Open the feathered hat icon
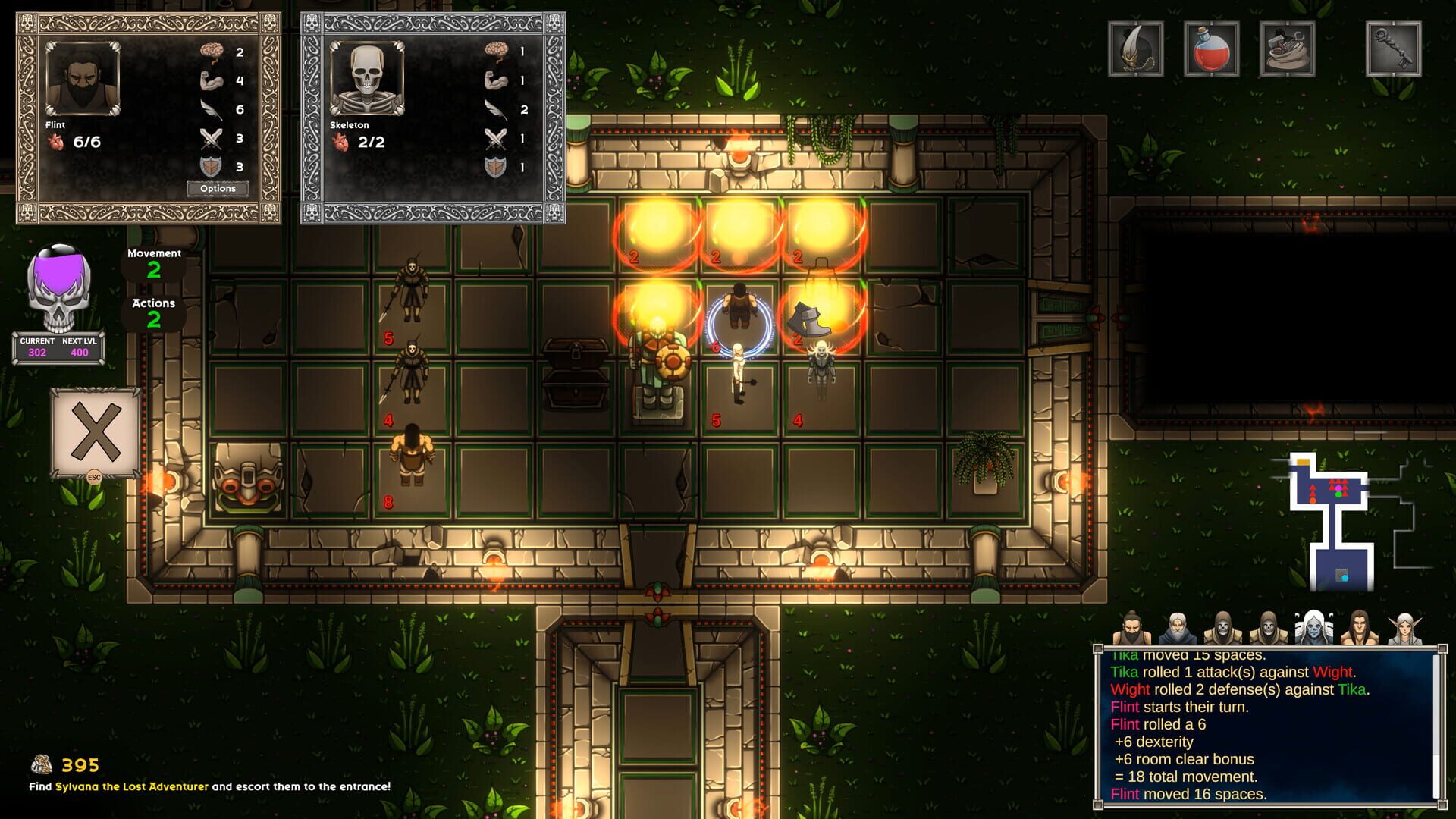 1135,49
